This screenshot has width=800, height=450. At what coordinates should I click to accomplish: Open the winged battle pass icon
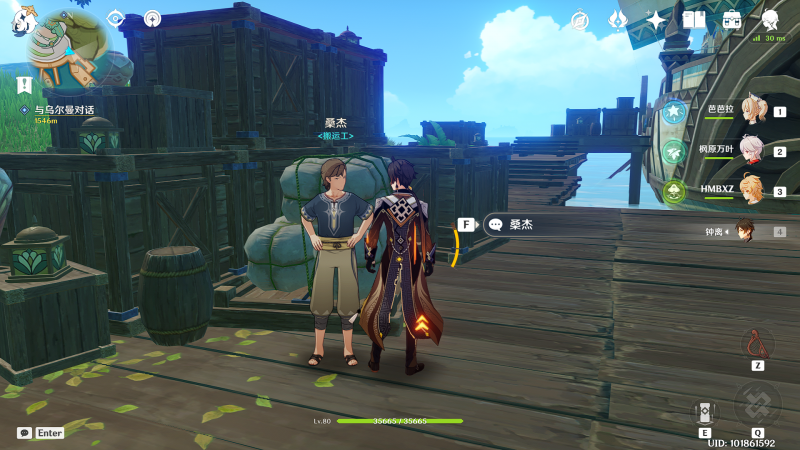618,20
